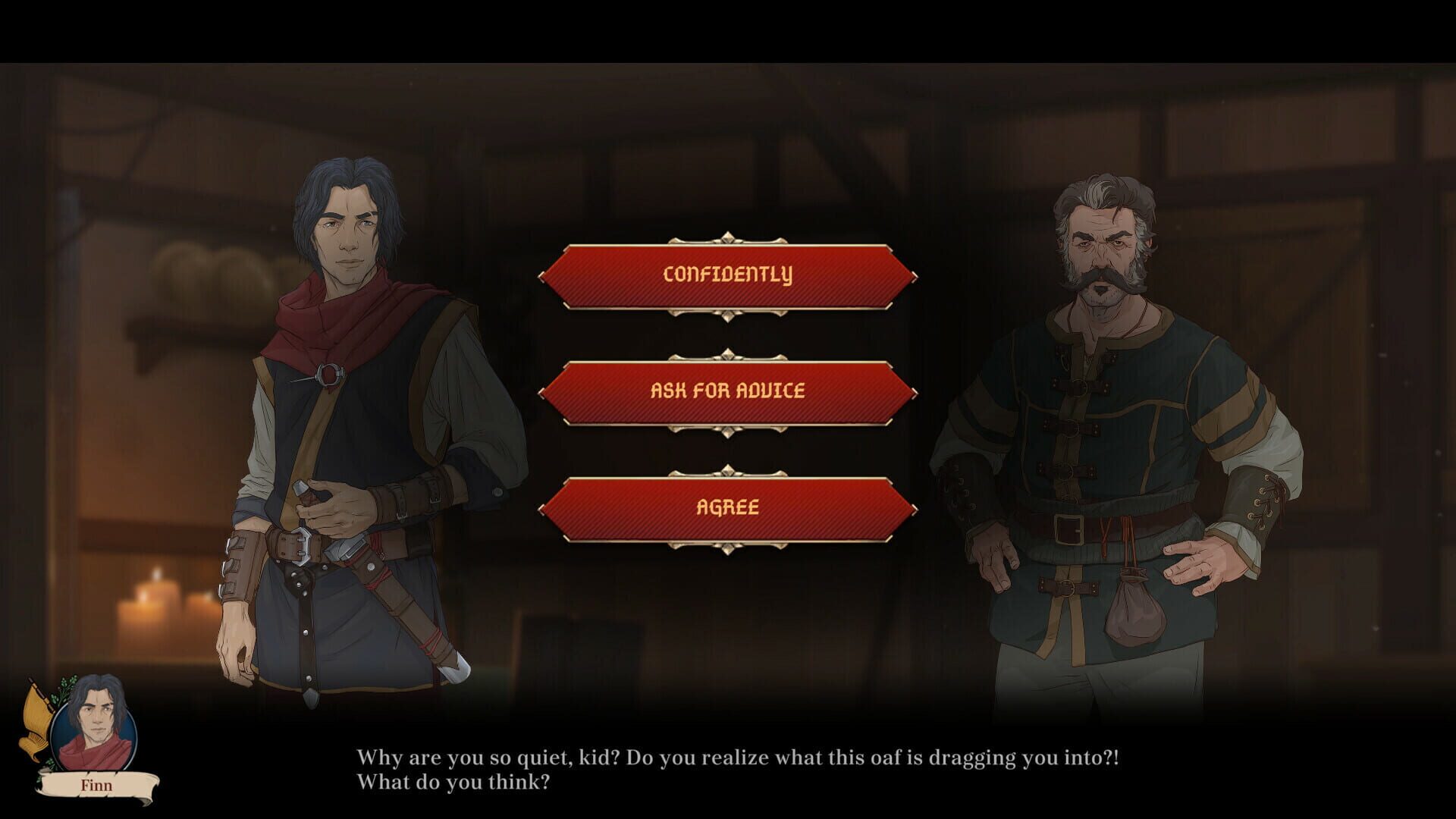Click the Finn name banner scroll
This screenshot has height=819, width=1456.
[97, 785]
